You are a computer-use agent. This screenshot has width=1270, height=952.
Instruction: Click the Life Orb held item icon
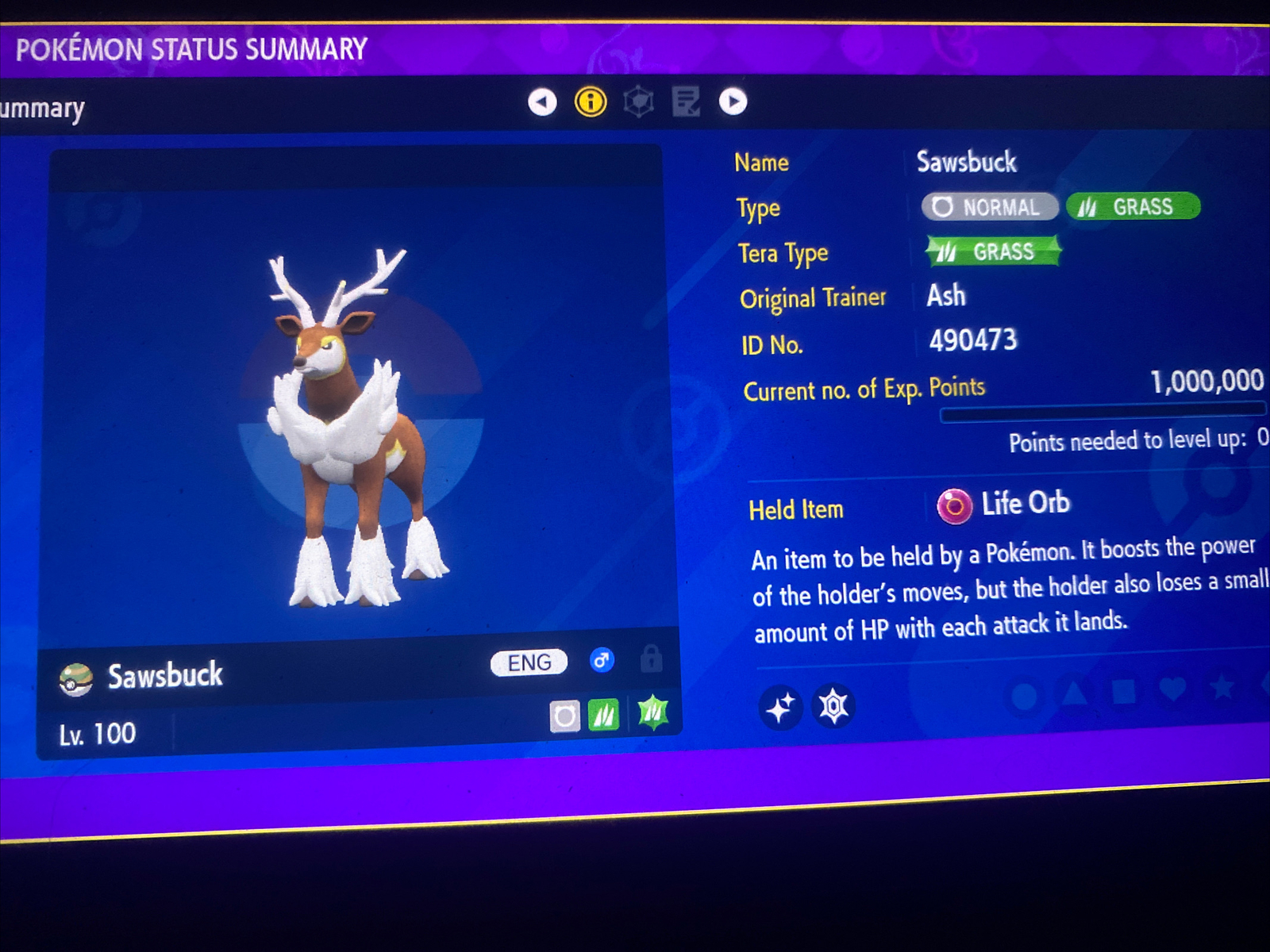956,505
